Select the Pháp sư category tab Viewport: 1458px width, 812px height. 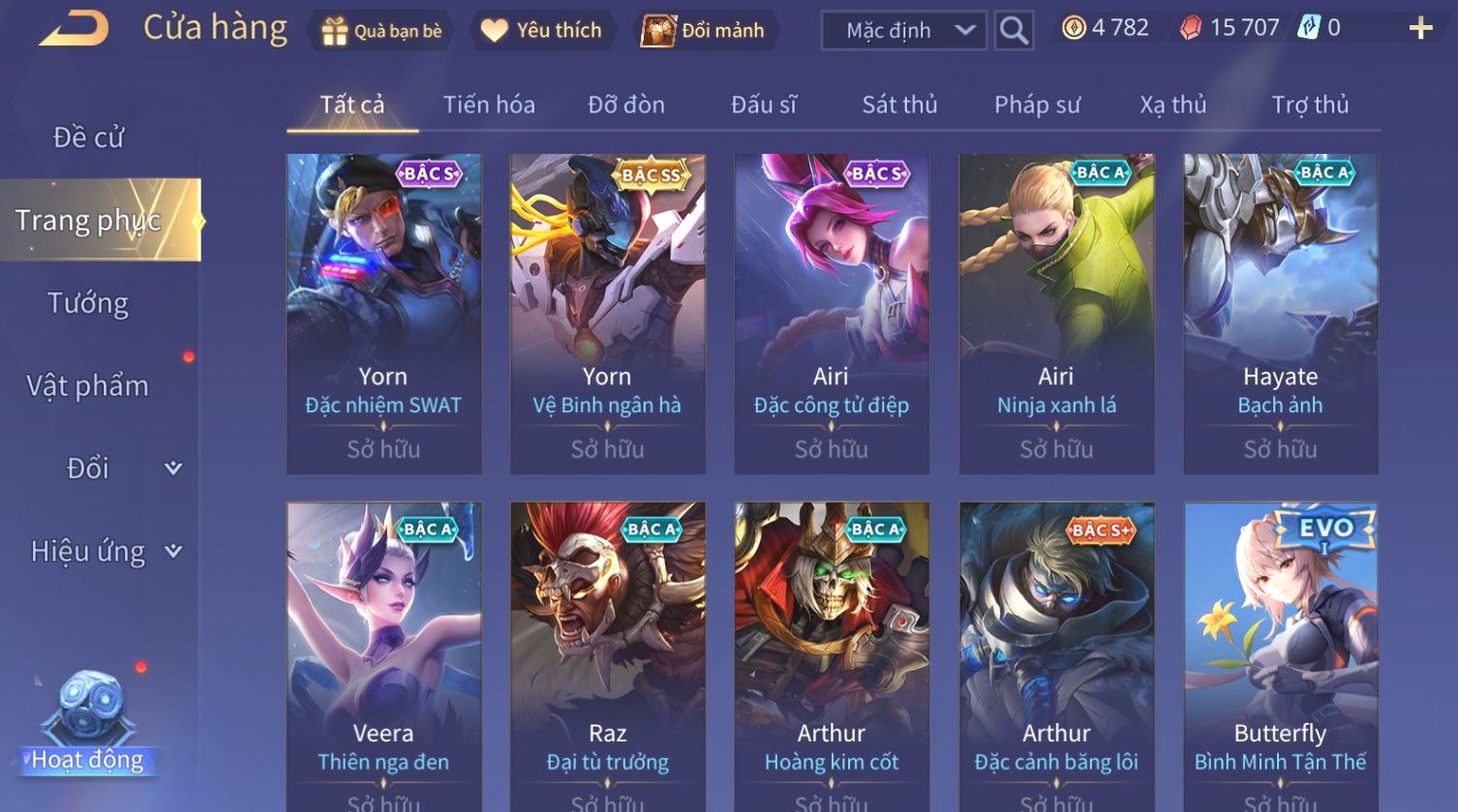pos(1037,105)
